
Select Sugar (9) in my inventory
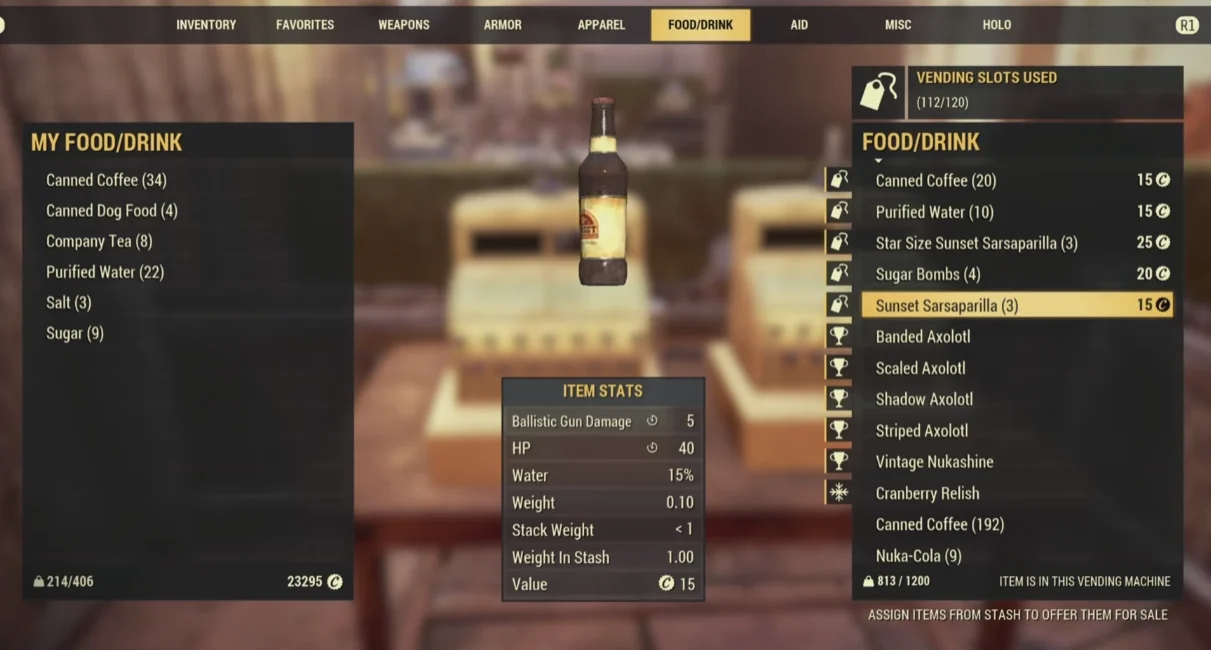click(x=75, y=333)
